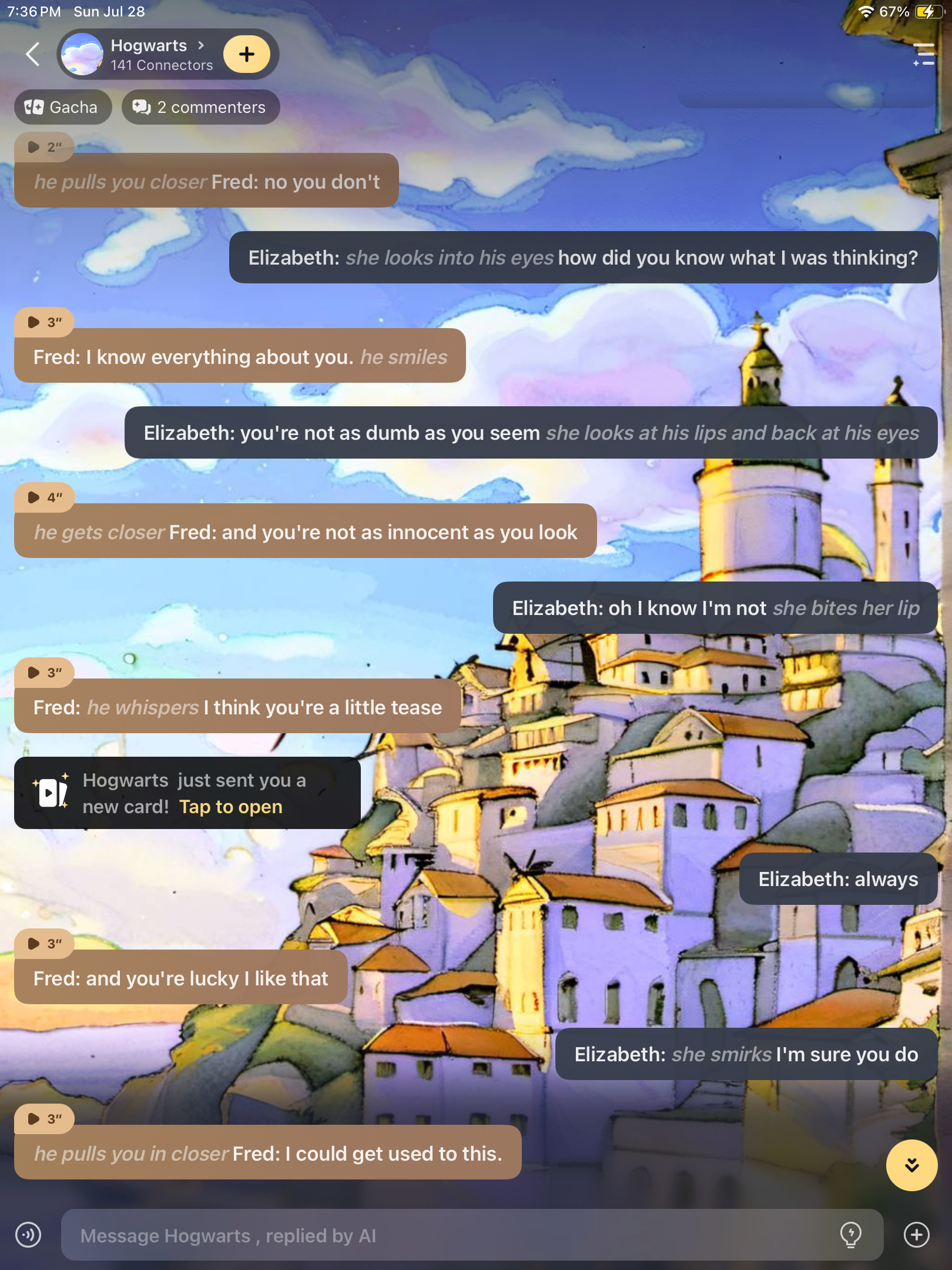
Task: Play the 2-second voice clip
Action: tap(43, 147)
